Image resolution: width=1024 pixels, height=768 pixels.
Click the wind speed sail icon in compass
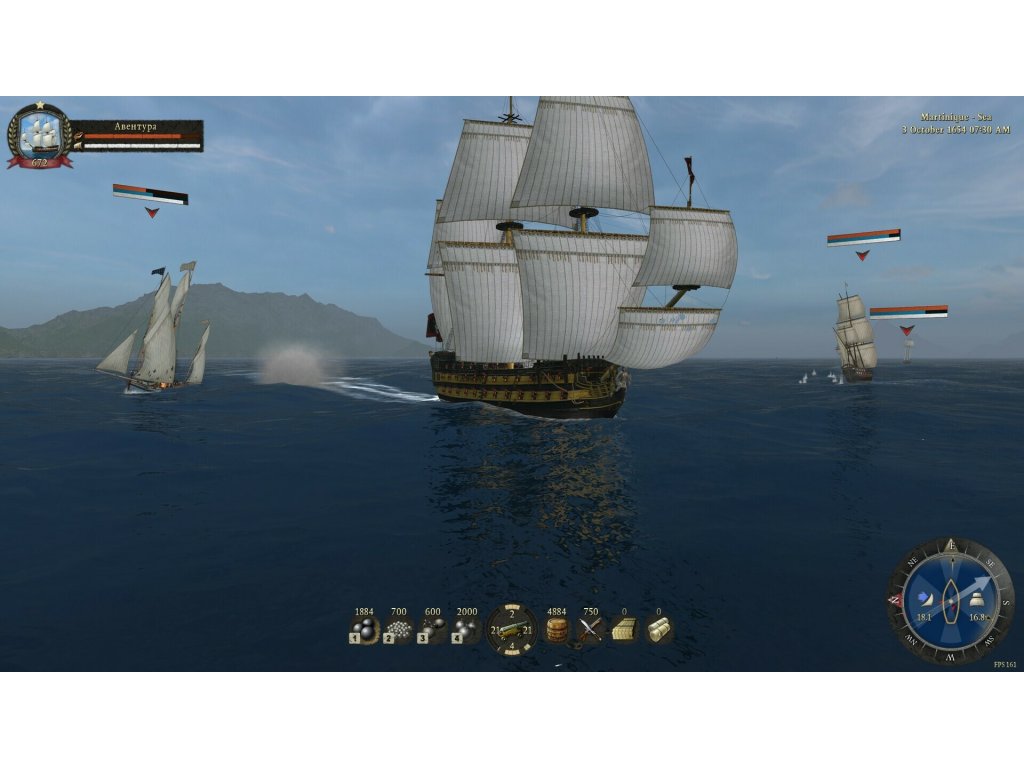[x=925, y=599]
